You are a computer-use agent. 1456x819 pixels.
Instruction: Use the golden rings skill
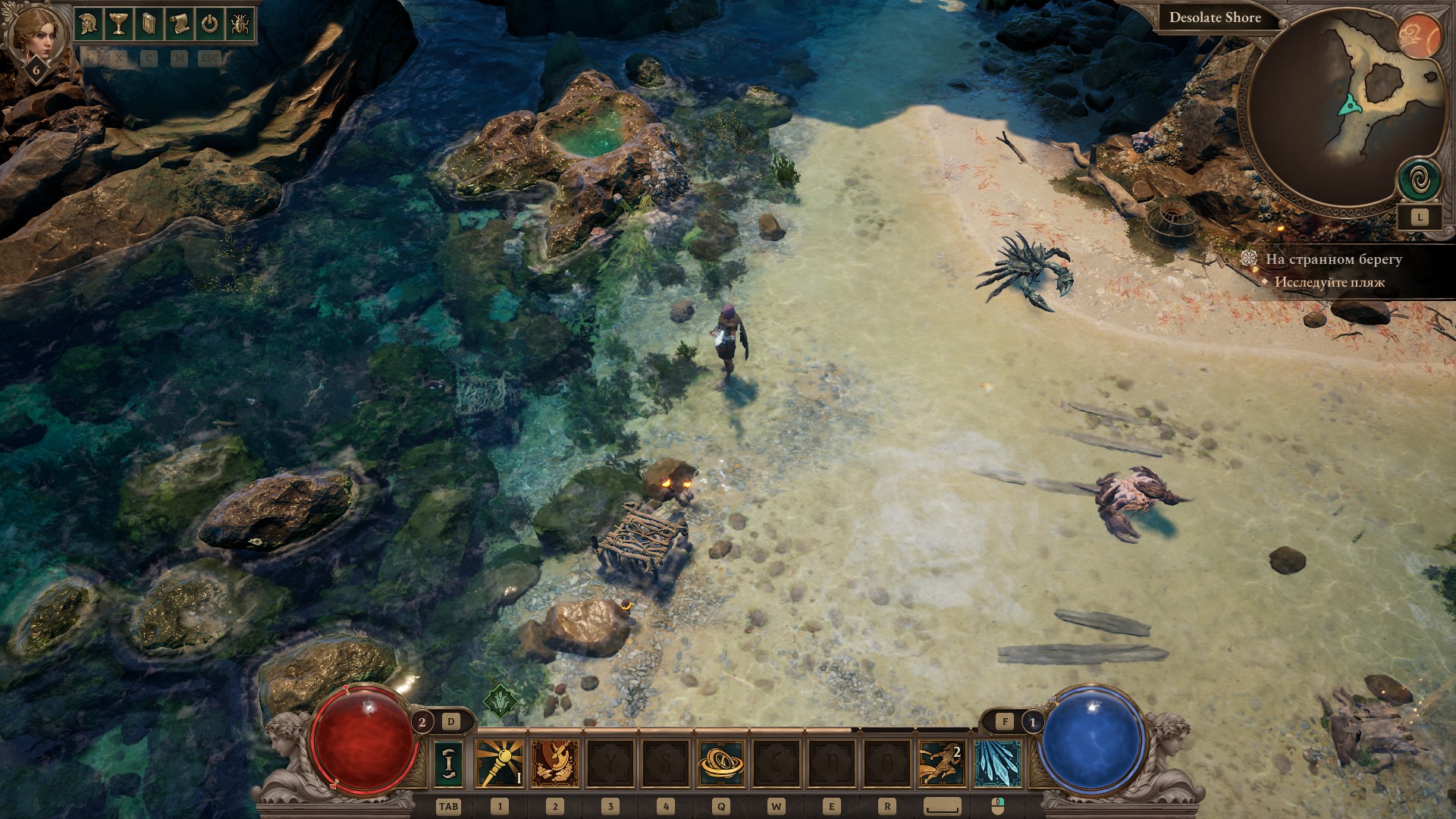point(720,763)
